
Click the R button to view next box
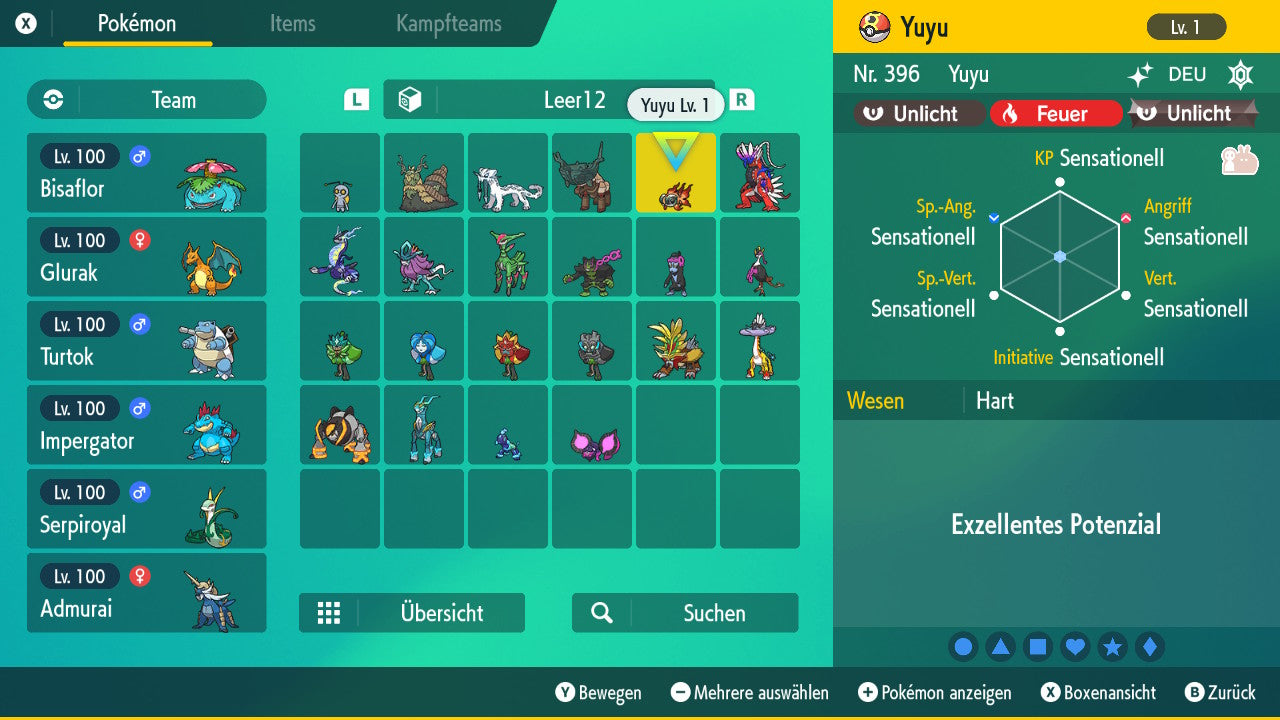(741, 101)
